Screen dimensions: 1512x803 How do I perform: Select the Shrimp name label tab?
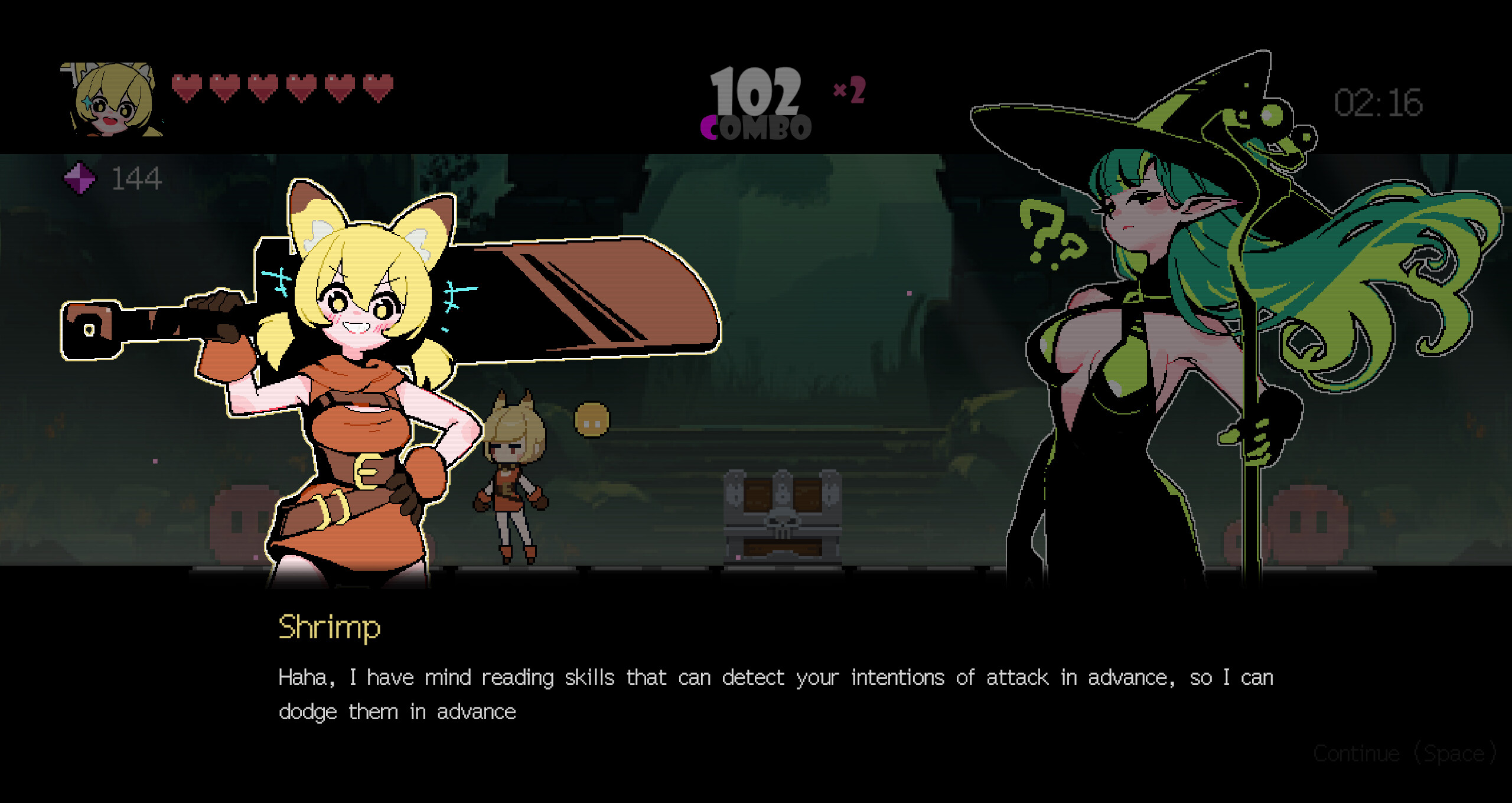point(330,628)
